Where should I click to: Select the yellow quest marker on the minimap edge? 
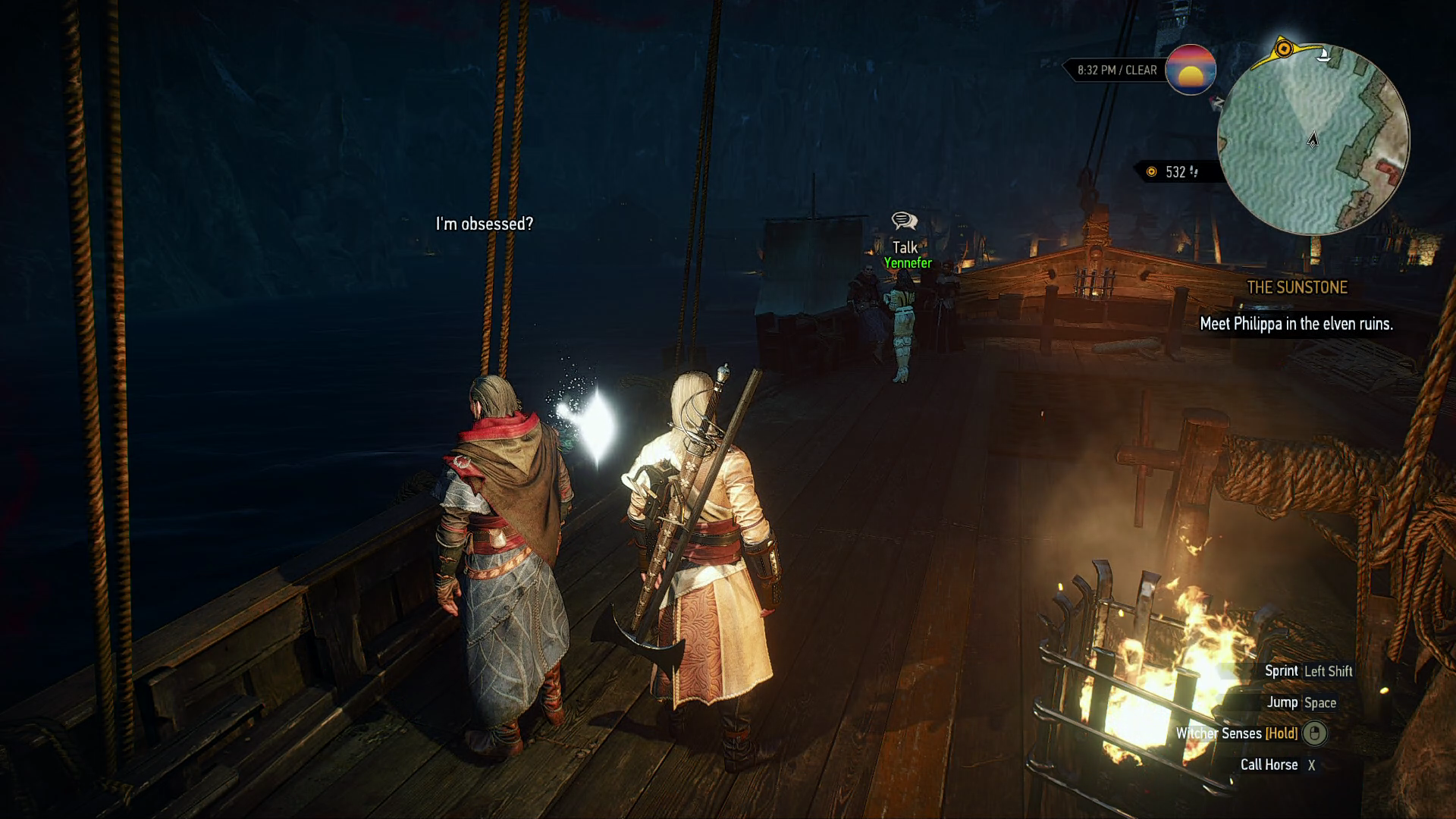pyautogui.click(x=1283, y=49)
